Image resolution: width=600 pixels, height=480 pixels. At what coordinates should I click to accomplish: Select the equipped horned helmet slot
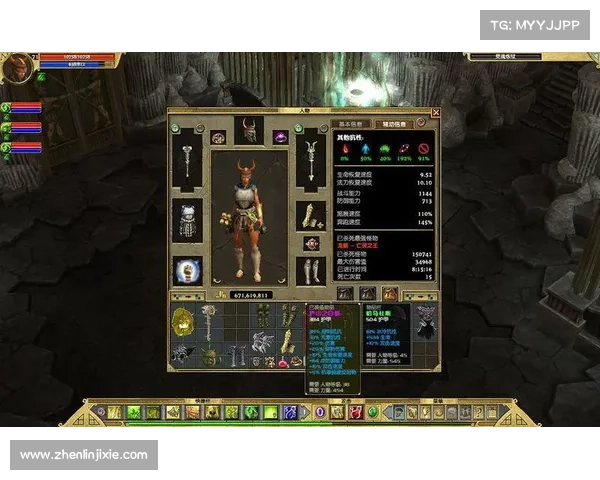point(248,130)
